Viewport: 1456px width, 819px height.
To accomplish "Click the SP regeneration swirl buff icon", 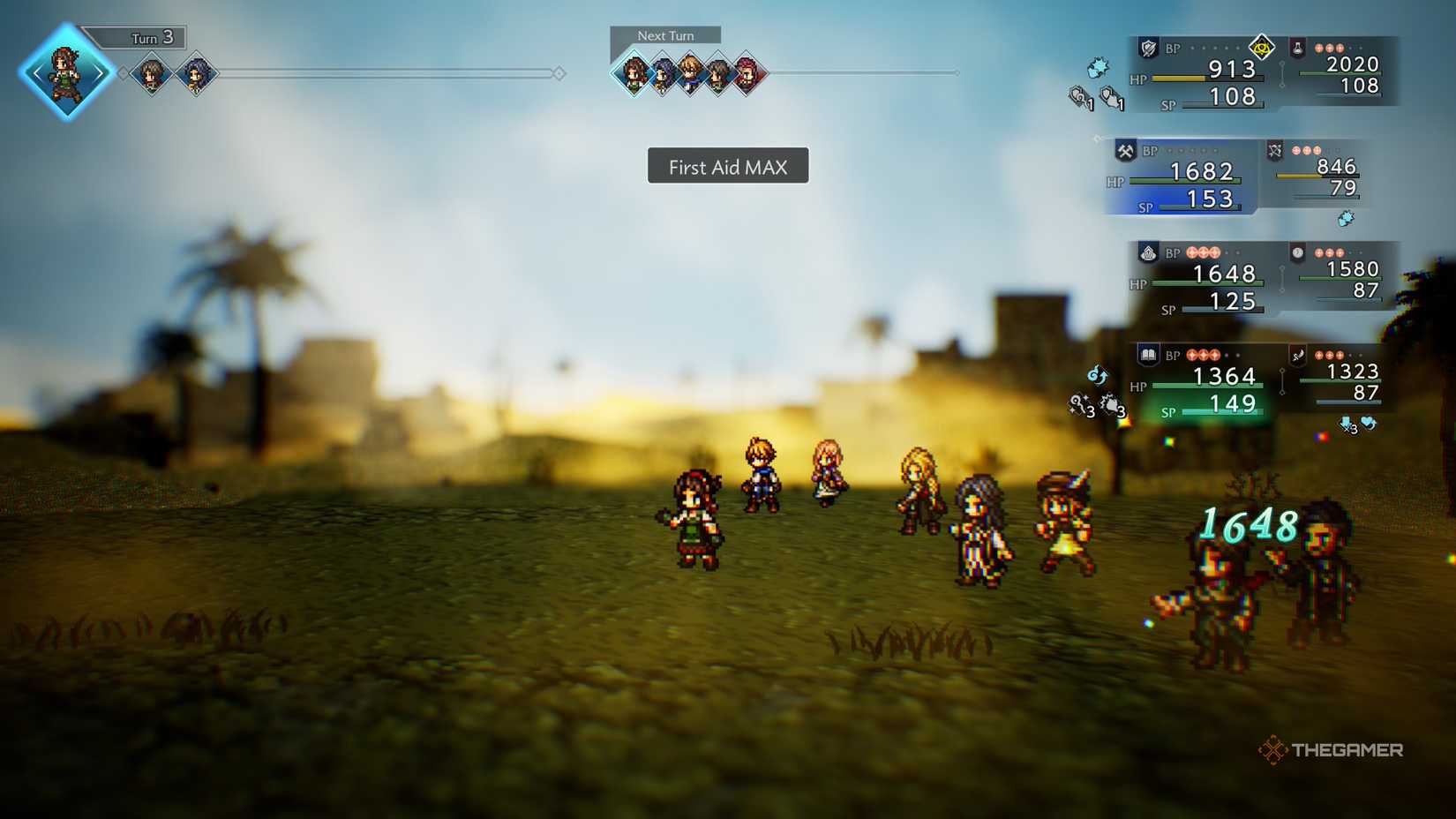I will point(1097,373).
